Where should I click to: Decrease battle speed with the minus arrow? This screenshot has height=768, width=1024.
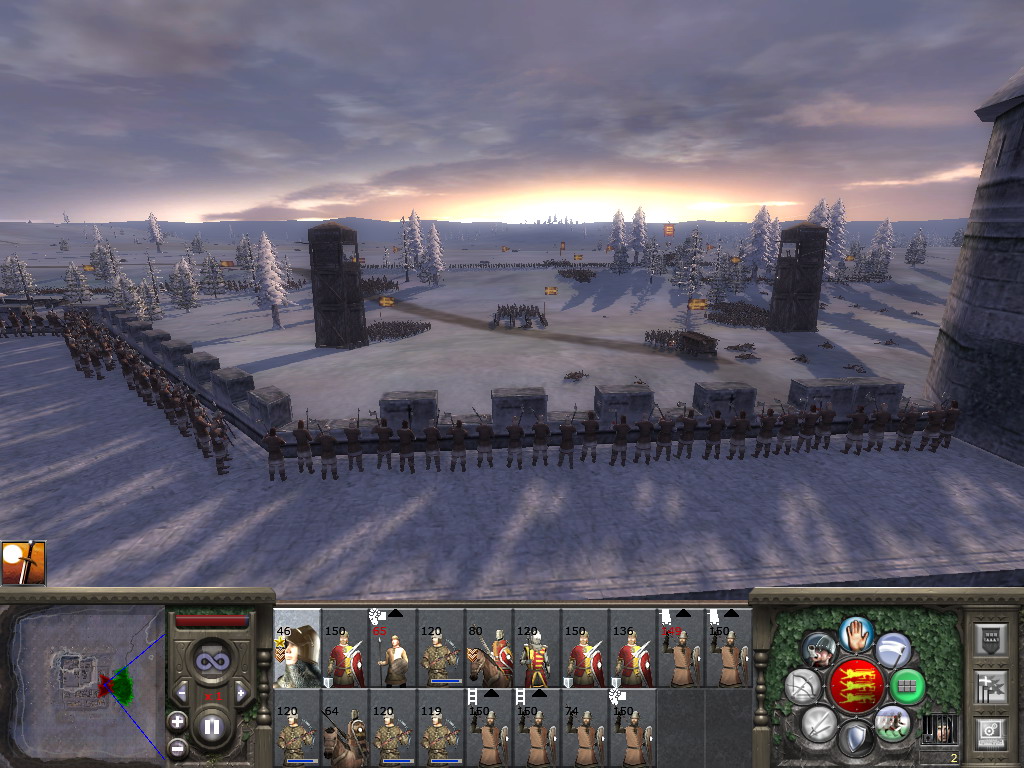click(x=182, y=692)
